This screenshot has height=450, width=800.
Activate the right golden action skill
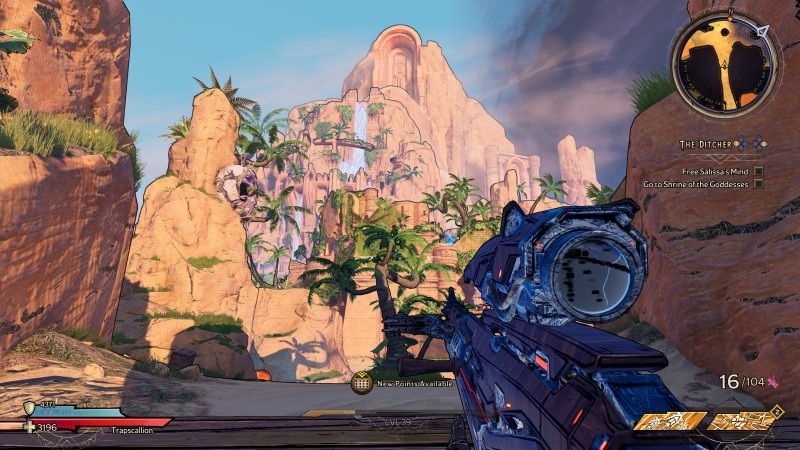(740, 422)
